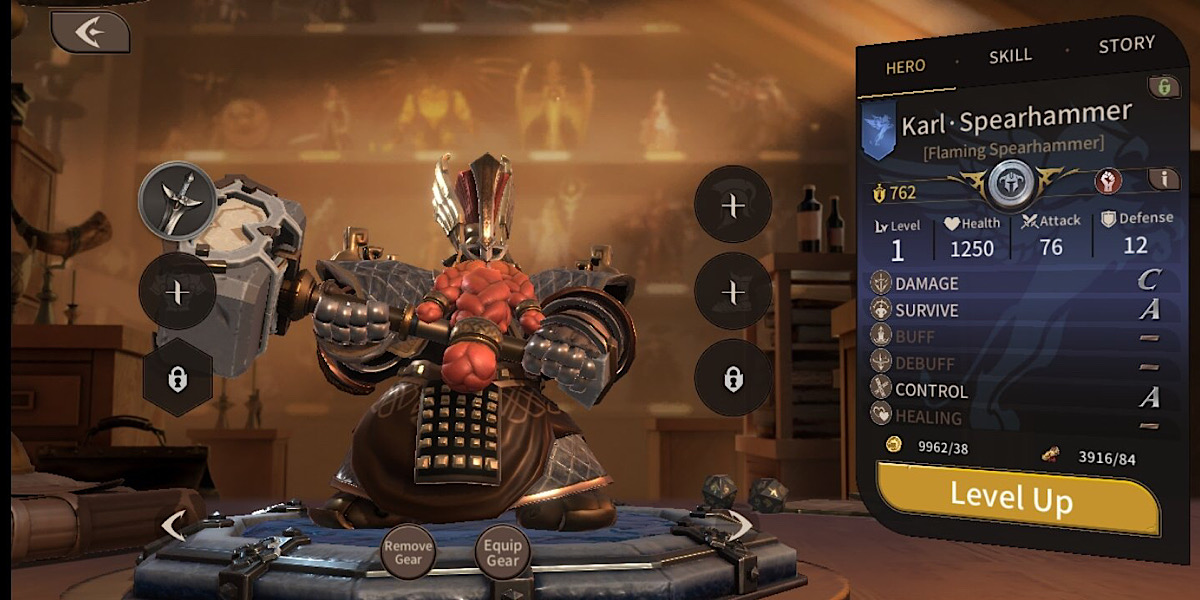Image resolution: width=1200 pixels, height=600 pixels.
Task: Switch to the SKILL tab
Action: 1010,56
